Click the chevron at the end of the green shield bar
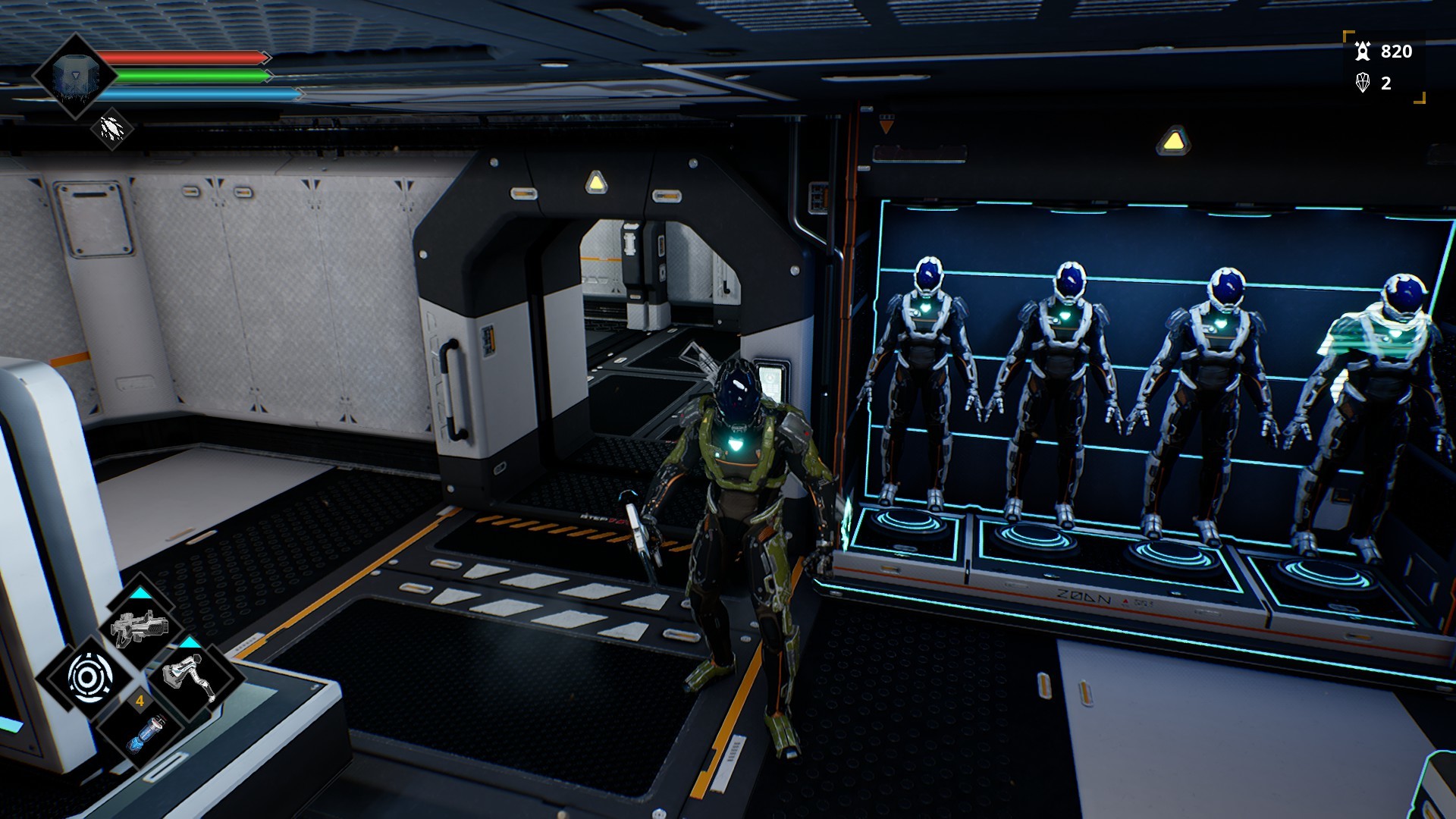This screenshot has height=819, width=1456. tap(270, 75)
